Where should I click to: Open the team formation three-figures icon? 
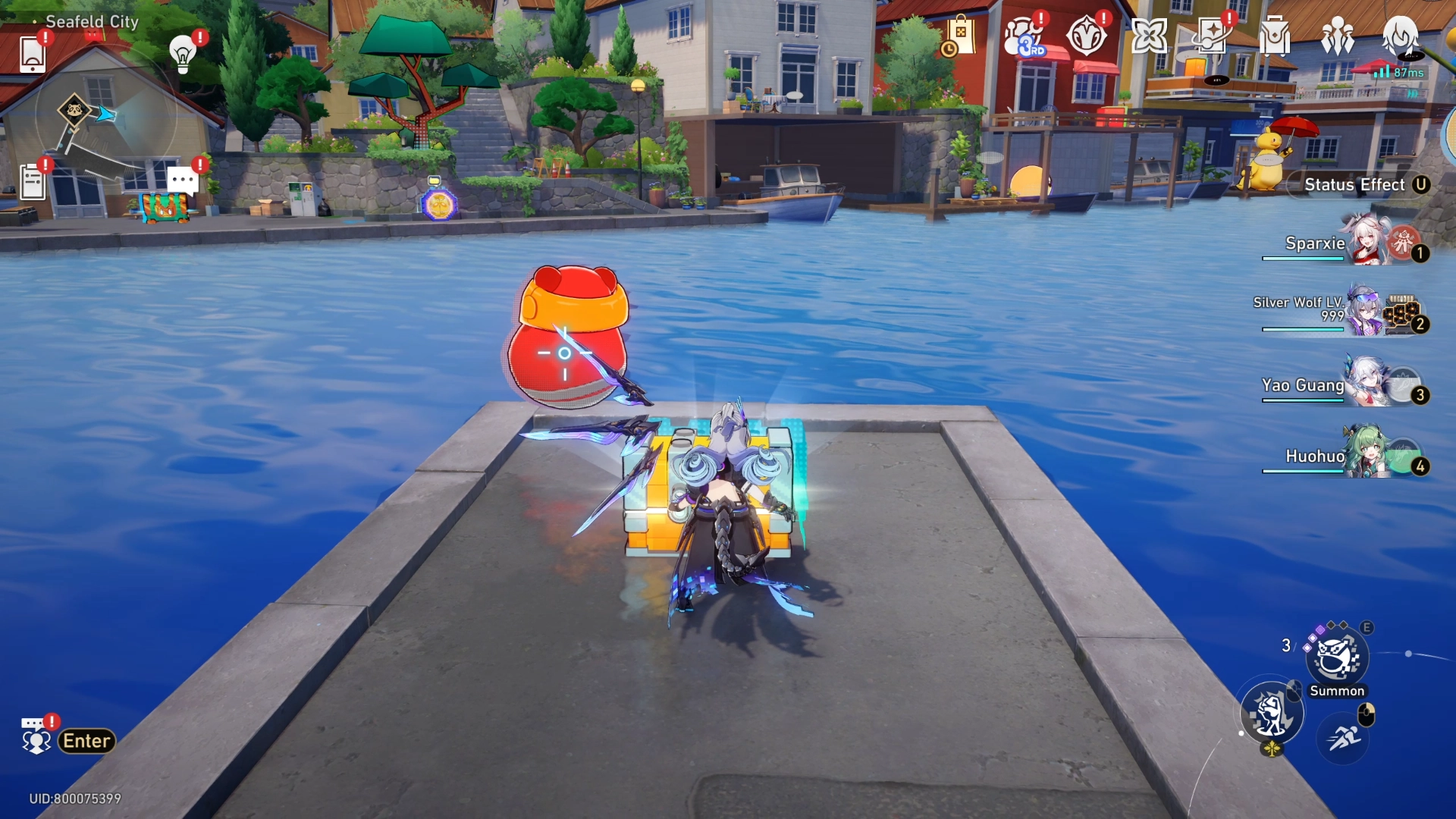pyautogui.click(x=1338, y=36)
